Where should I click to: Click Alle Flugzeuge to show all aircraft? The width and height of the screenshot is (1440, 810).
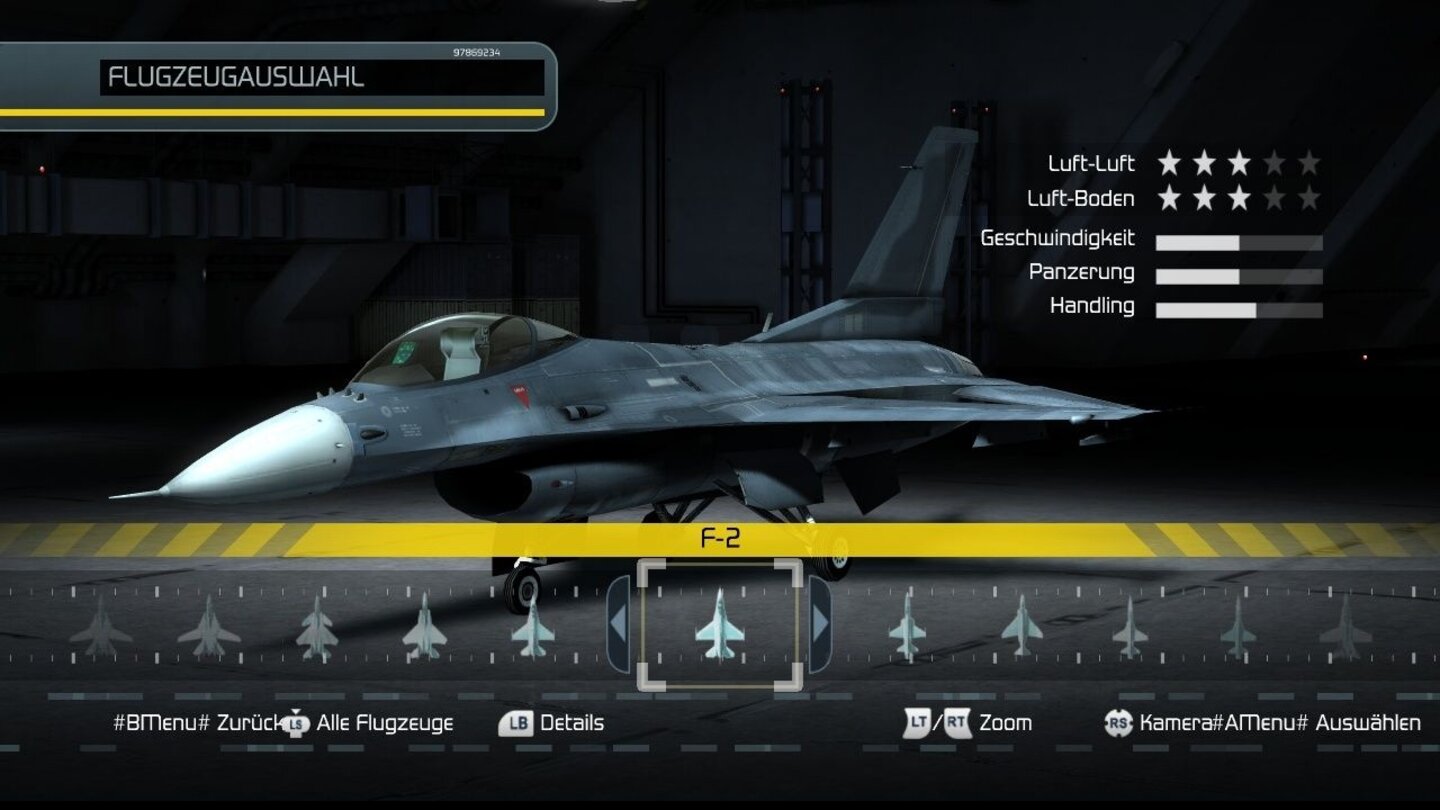385,722
